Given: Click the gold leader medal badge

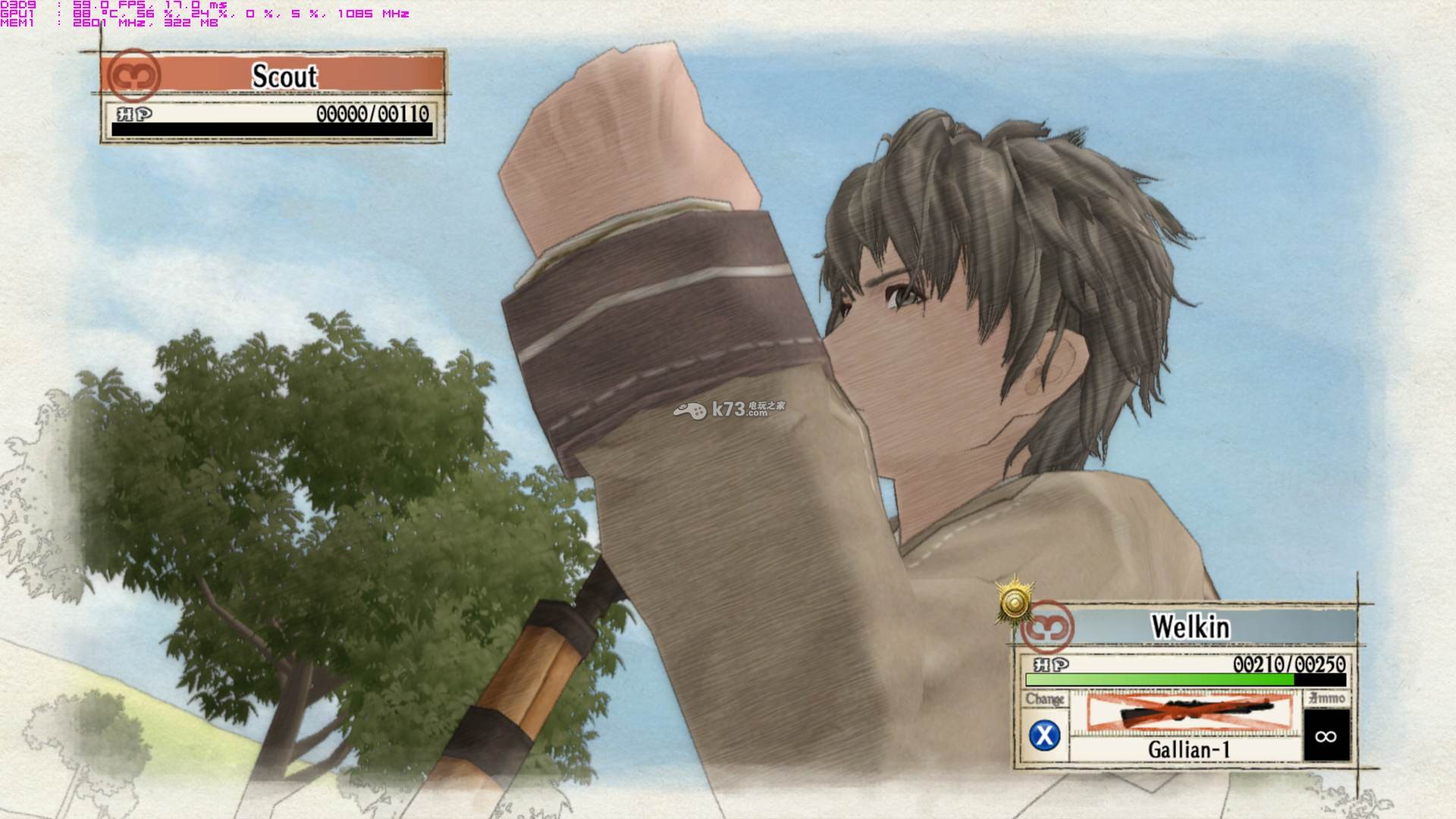Looking at the screenshot, I should click(1015, 603).
